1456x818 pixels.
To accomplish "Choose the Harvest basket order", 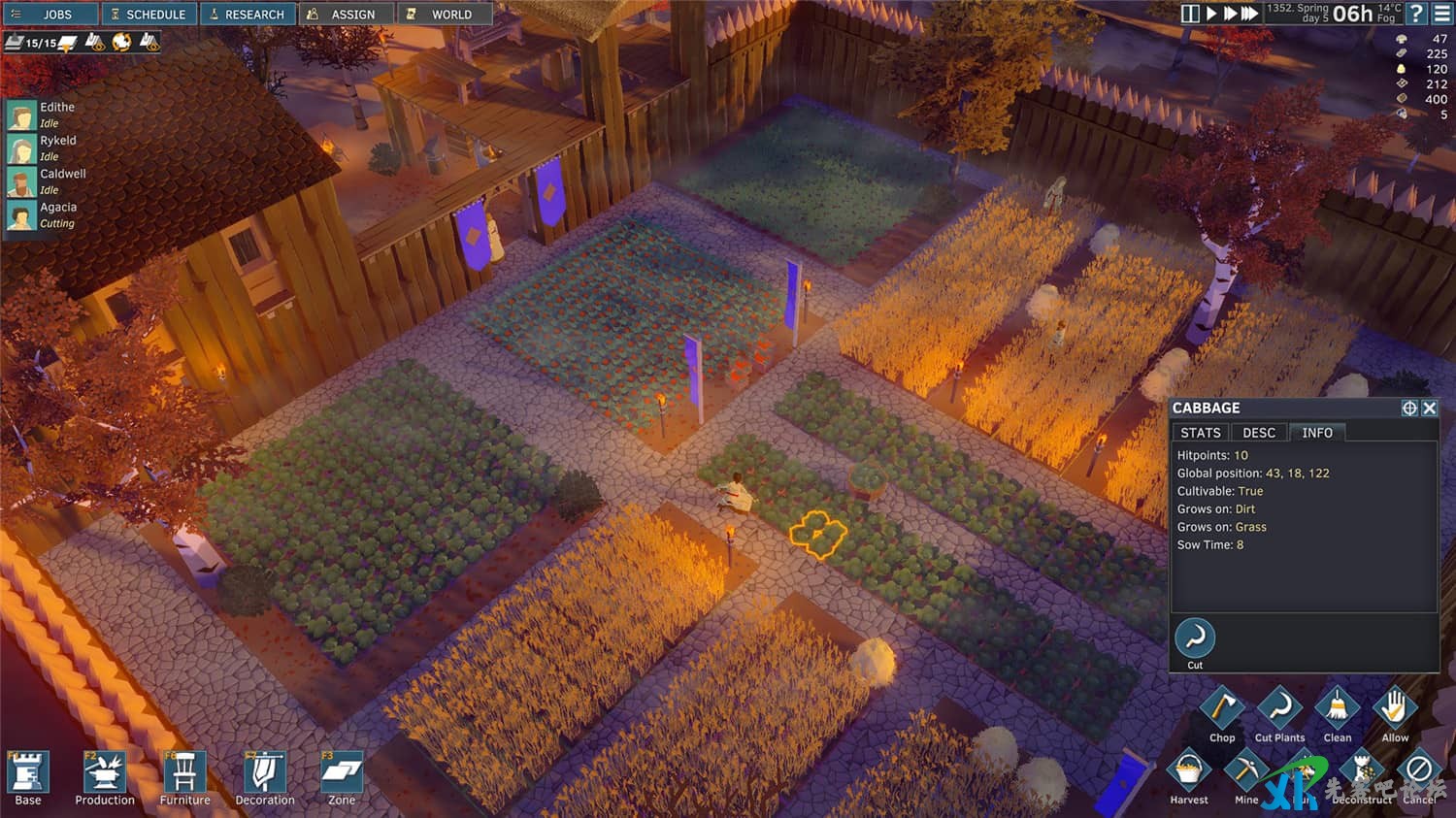I will click(1189, 772).
